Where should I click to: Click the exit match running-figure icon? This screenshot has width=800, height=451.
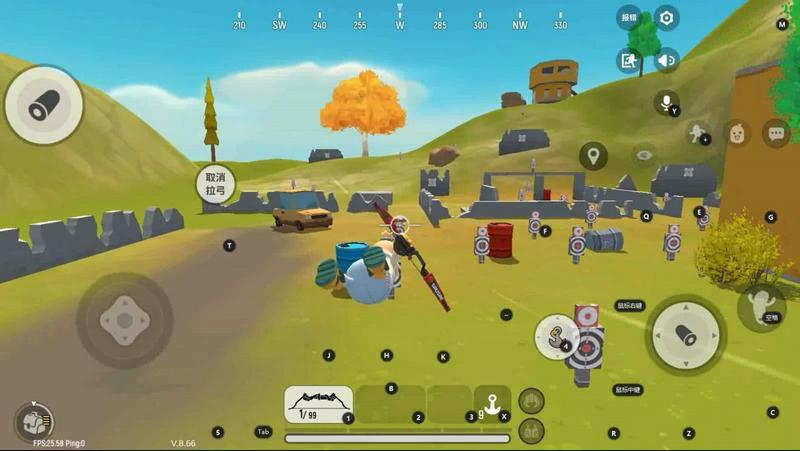tap(629, 61)
